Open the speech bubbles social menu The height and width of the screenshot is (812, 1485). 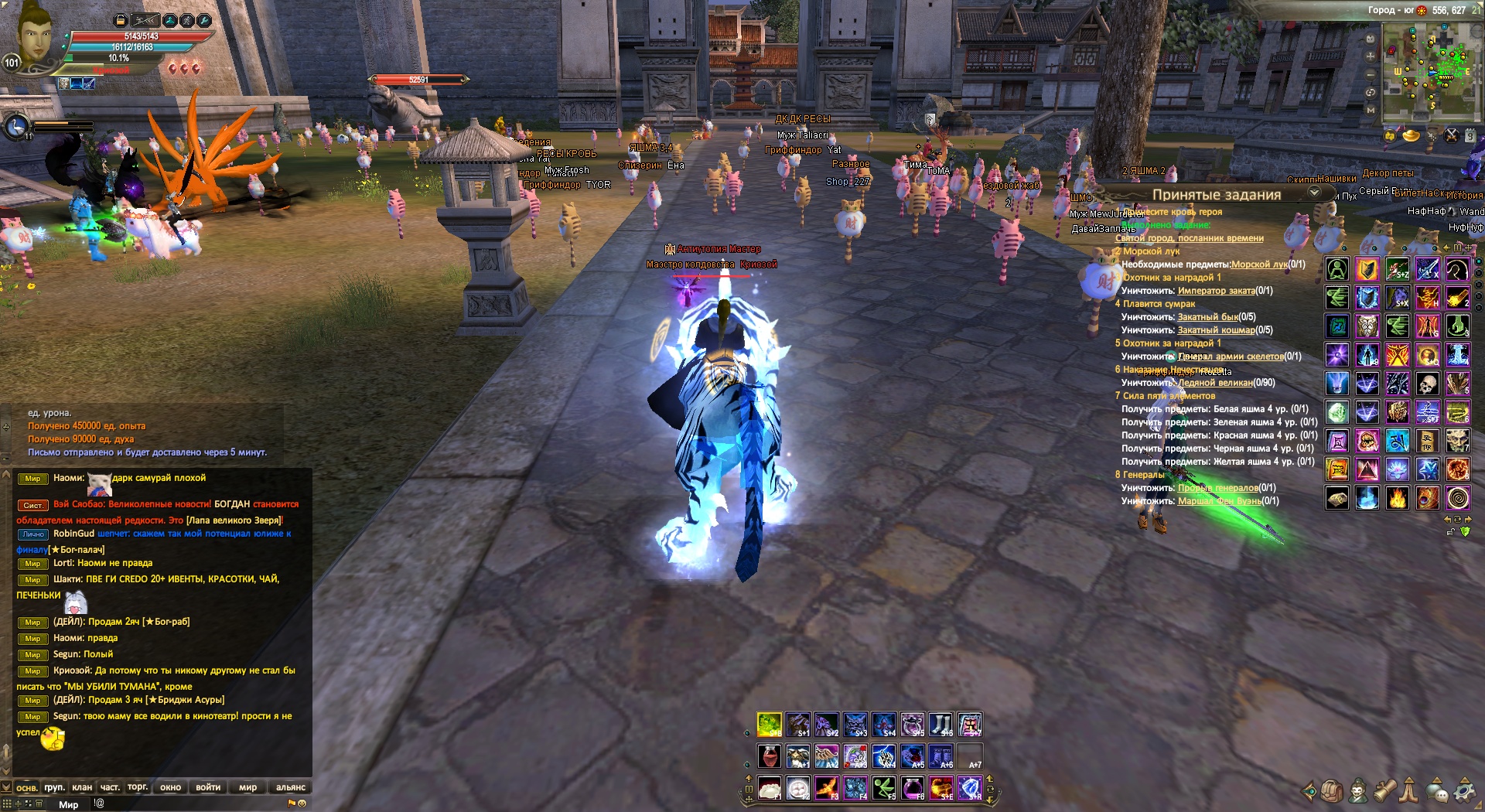(x=1437, y=791)
